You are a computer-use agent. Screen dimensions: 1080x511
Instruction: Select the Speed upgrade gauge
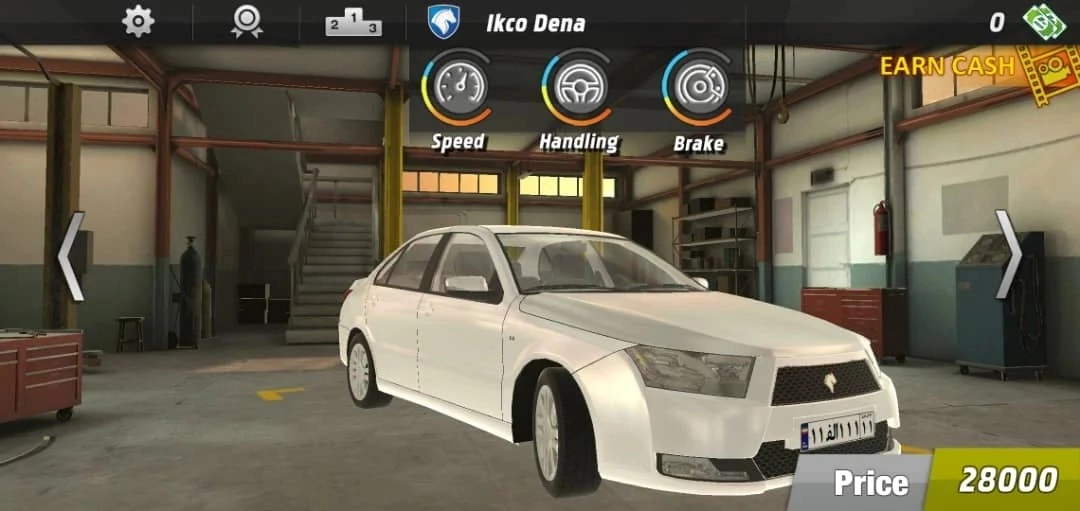[x=459, y=87]
